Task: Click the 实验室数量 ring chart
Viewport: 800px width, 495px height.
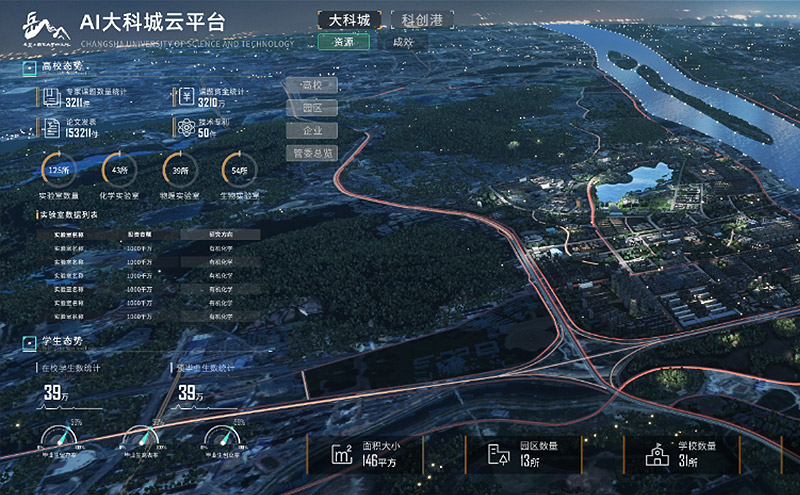Action: [58, 170]
